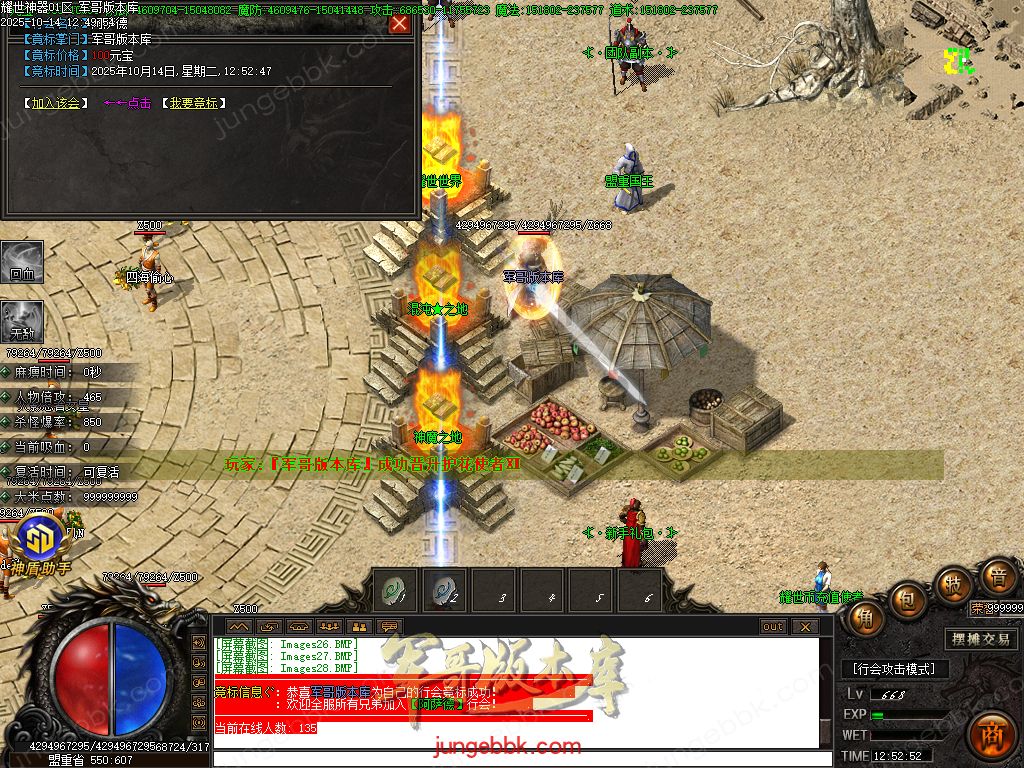Toggle the 音 sound button
The image size is (1024, 768).
[997, 577]
